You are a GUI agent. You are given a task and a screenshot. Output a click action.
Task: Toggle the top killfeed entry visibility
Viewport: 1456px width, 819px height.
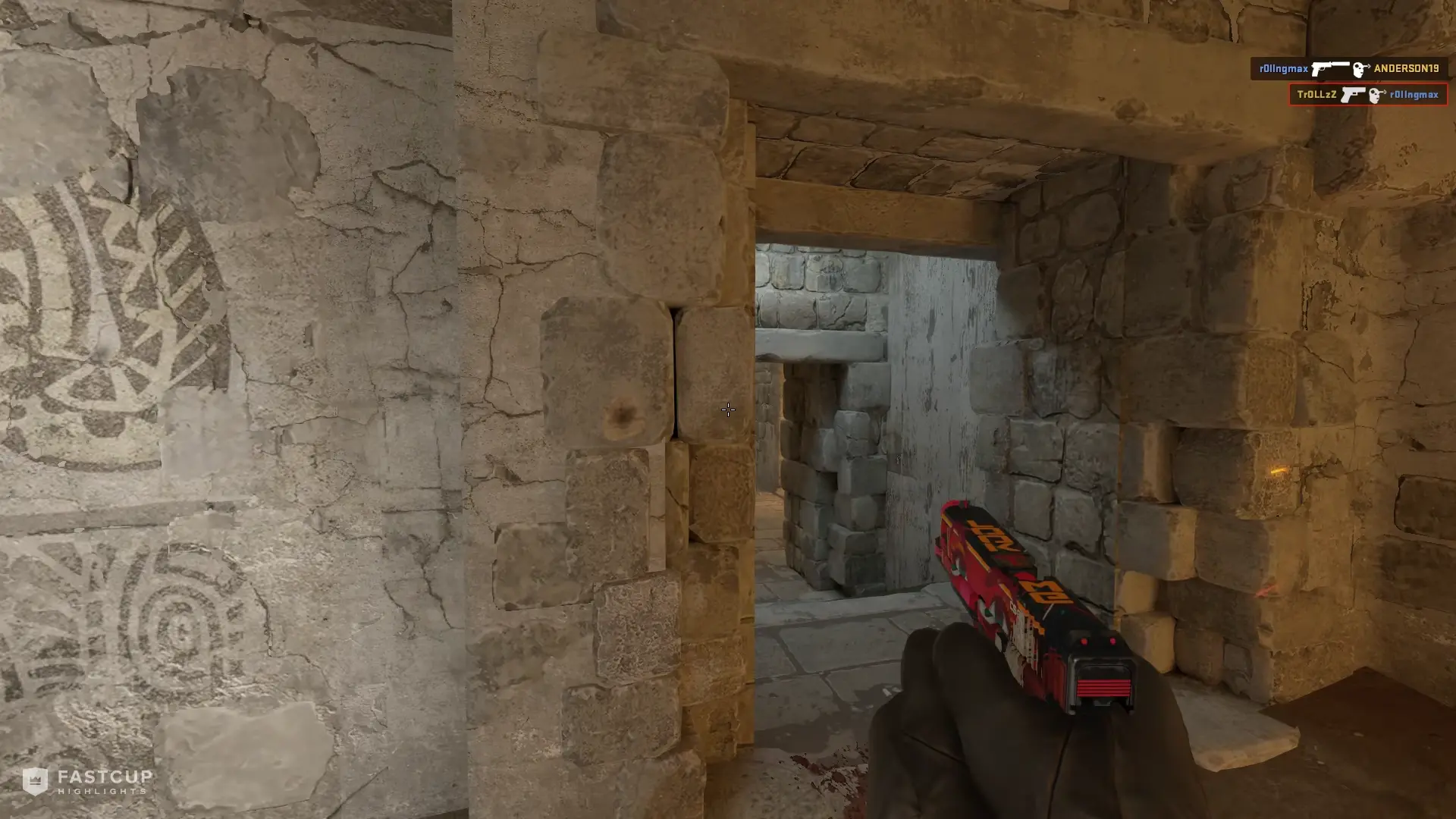(1350, 68)
